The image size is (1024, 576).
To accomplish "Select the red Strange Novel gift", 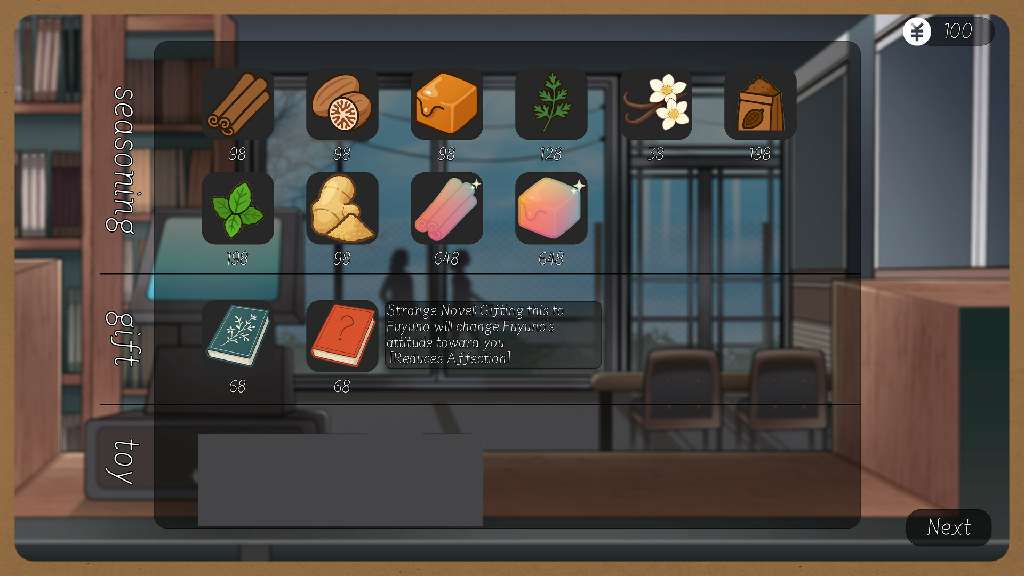I will [x=342, y=336].
